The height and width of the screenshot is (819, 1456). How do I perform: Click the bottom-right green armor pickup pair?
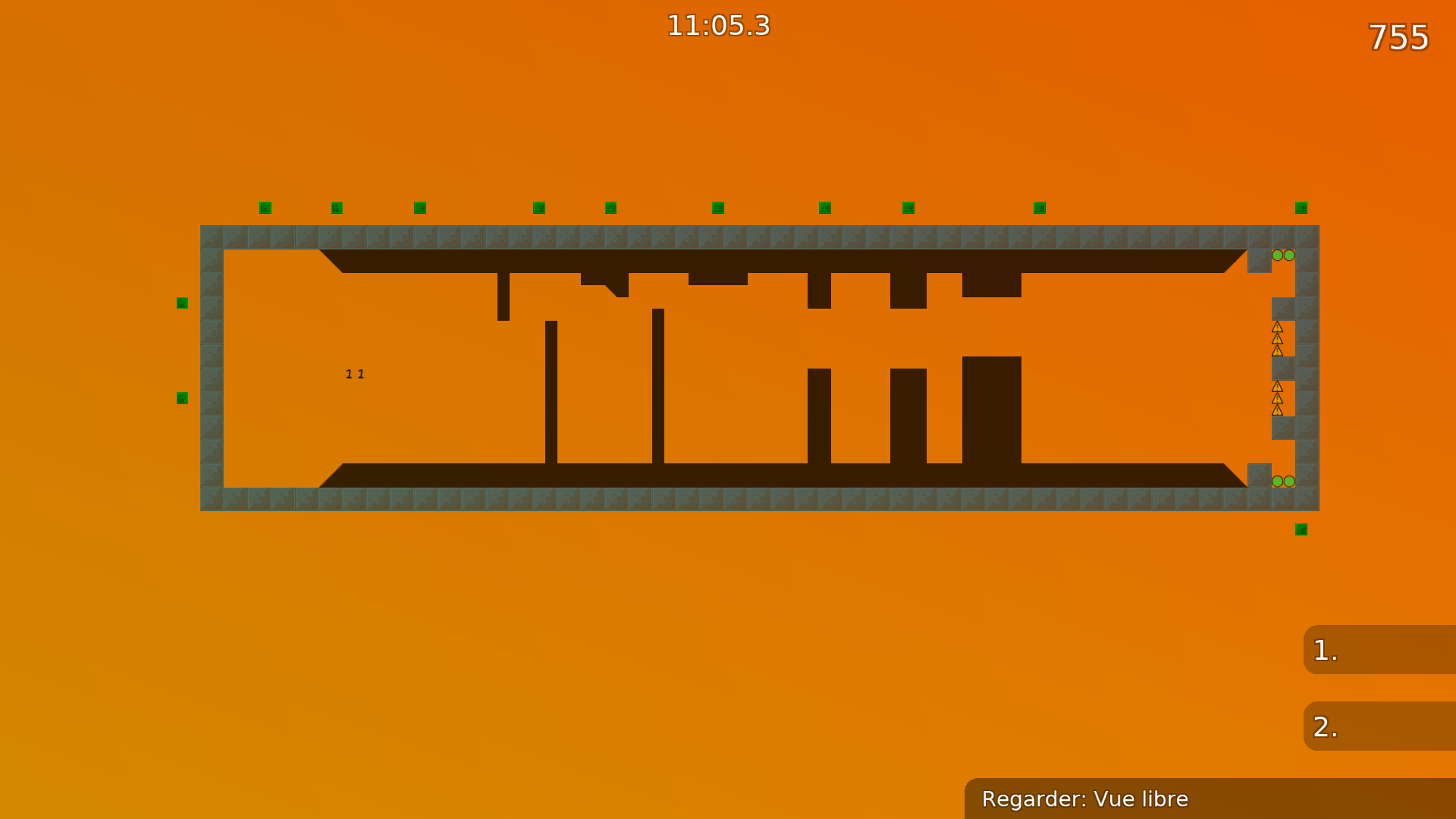coord(1283,481)
